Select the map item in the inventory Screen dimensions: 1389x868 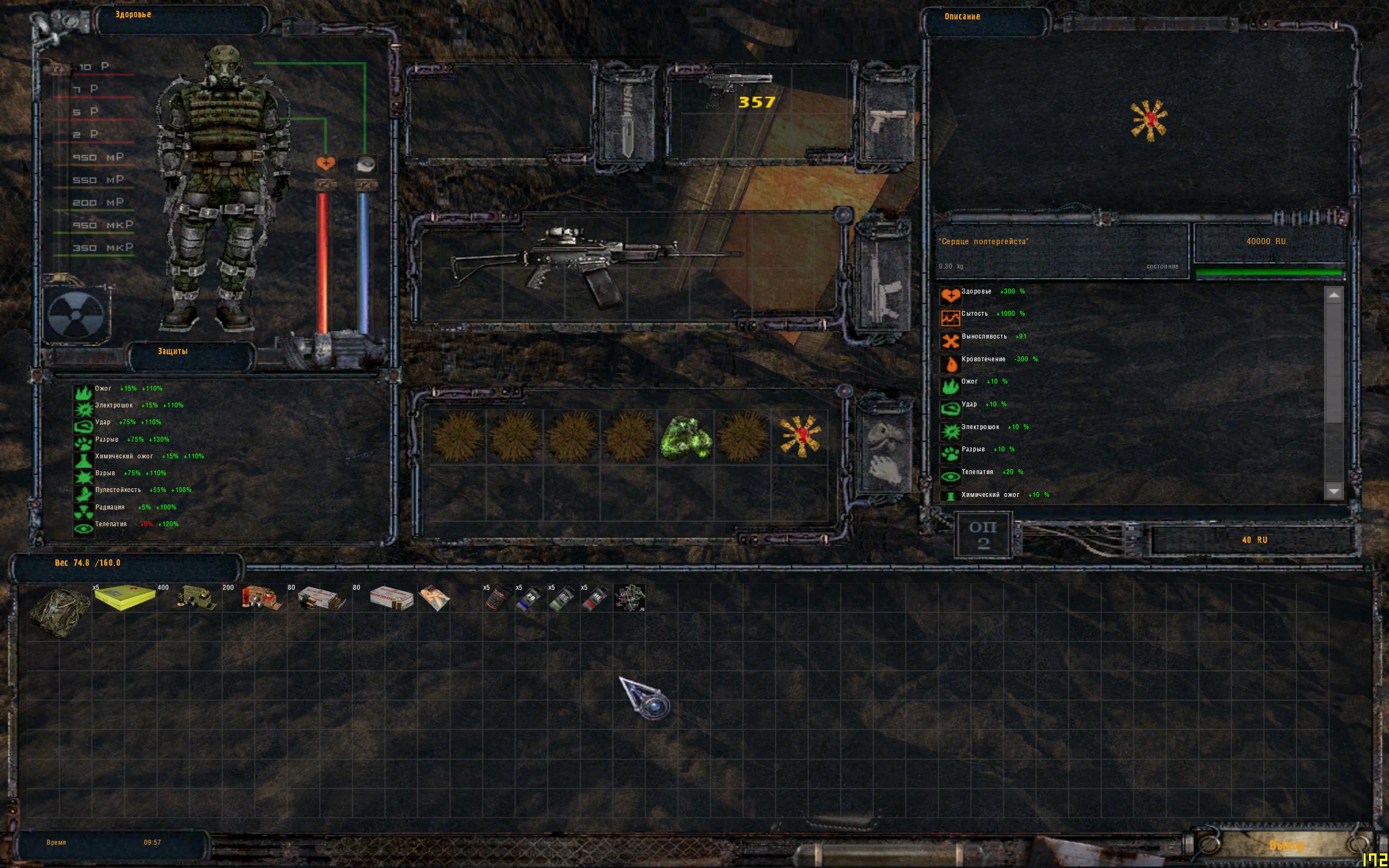tap(629, 598)
